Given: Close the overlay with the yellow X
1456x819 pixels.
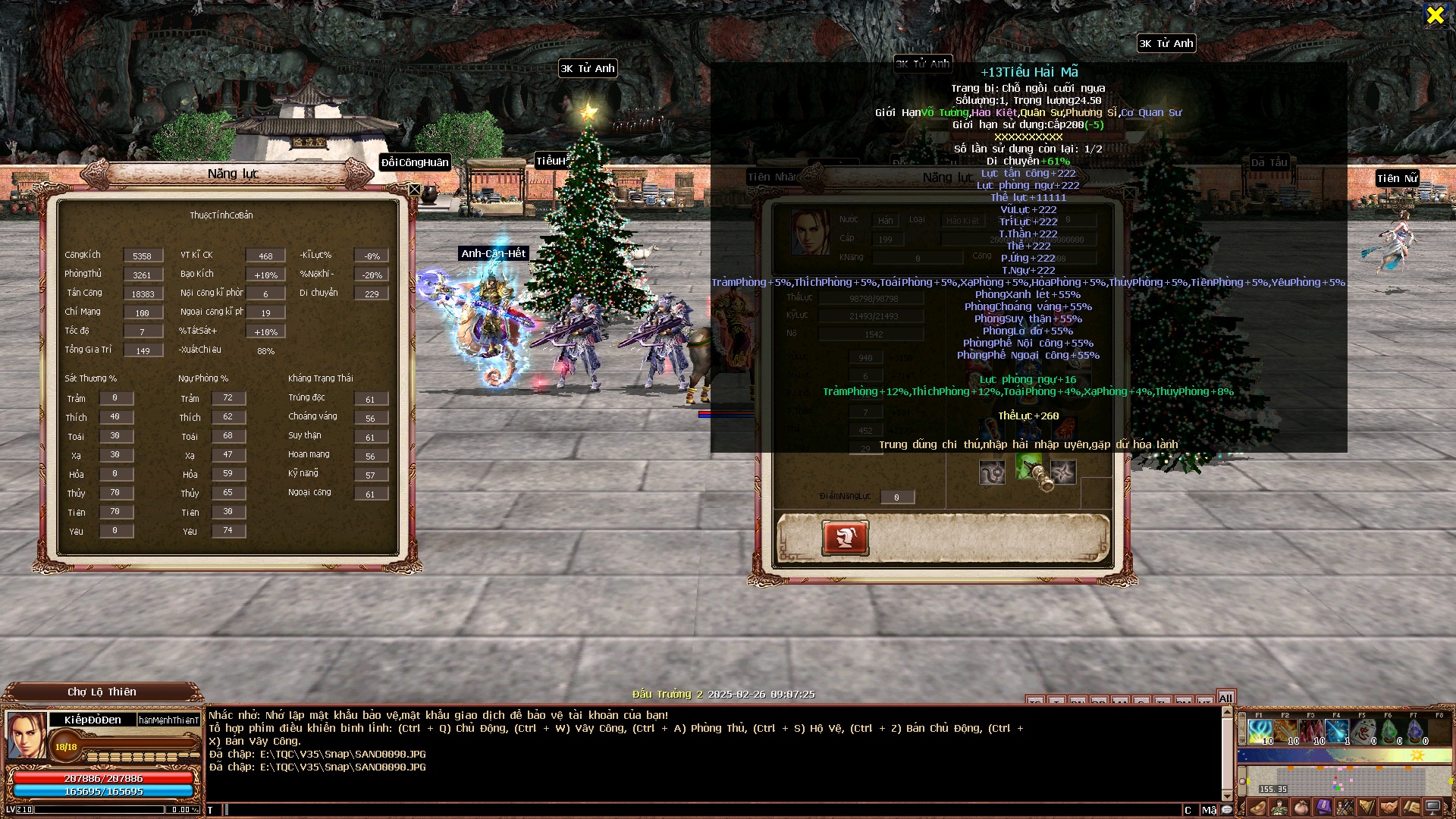Looking at the screenshot, I should click(1435, 14).
